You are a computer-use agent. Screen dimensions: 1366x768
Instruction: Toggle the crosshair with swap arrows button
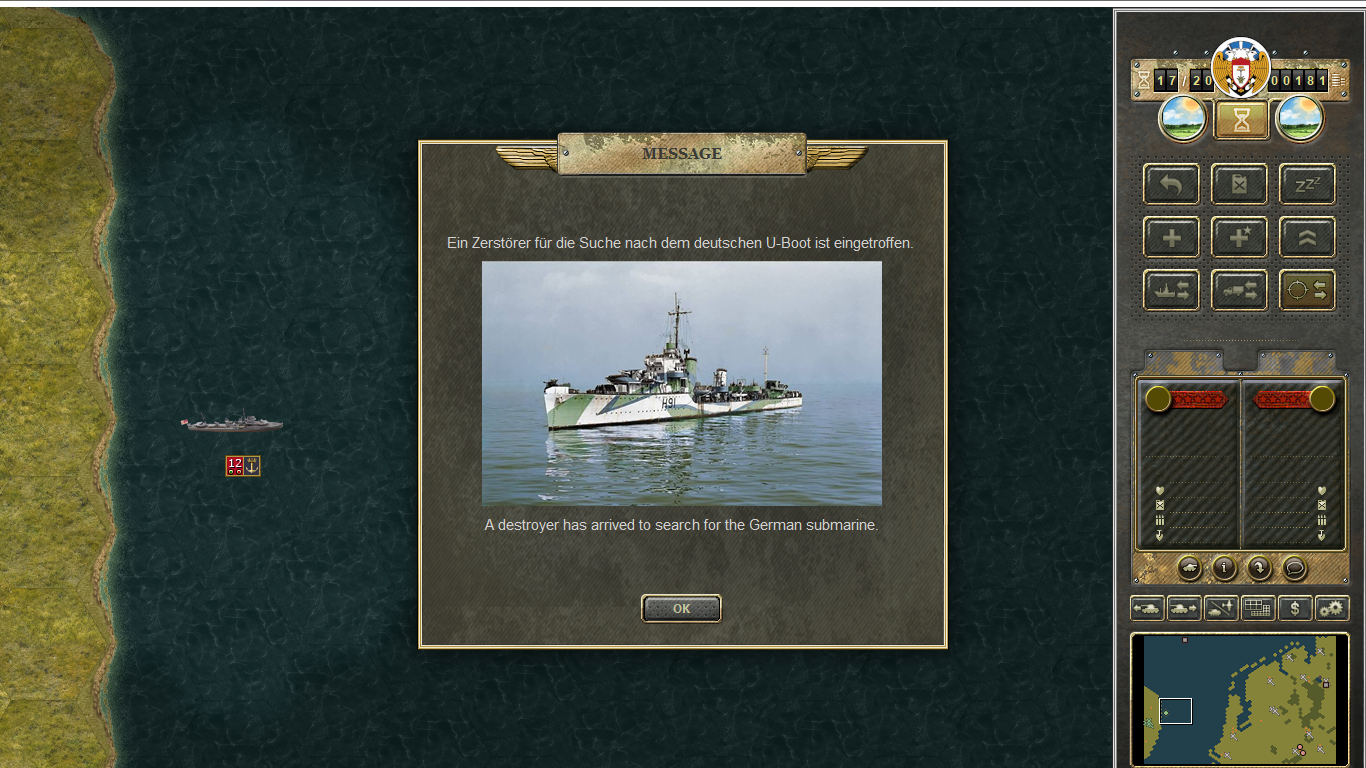pos(1307,290)
